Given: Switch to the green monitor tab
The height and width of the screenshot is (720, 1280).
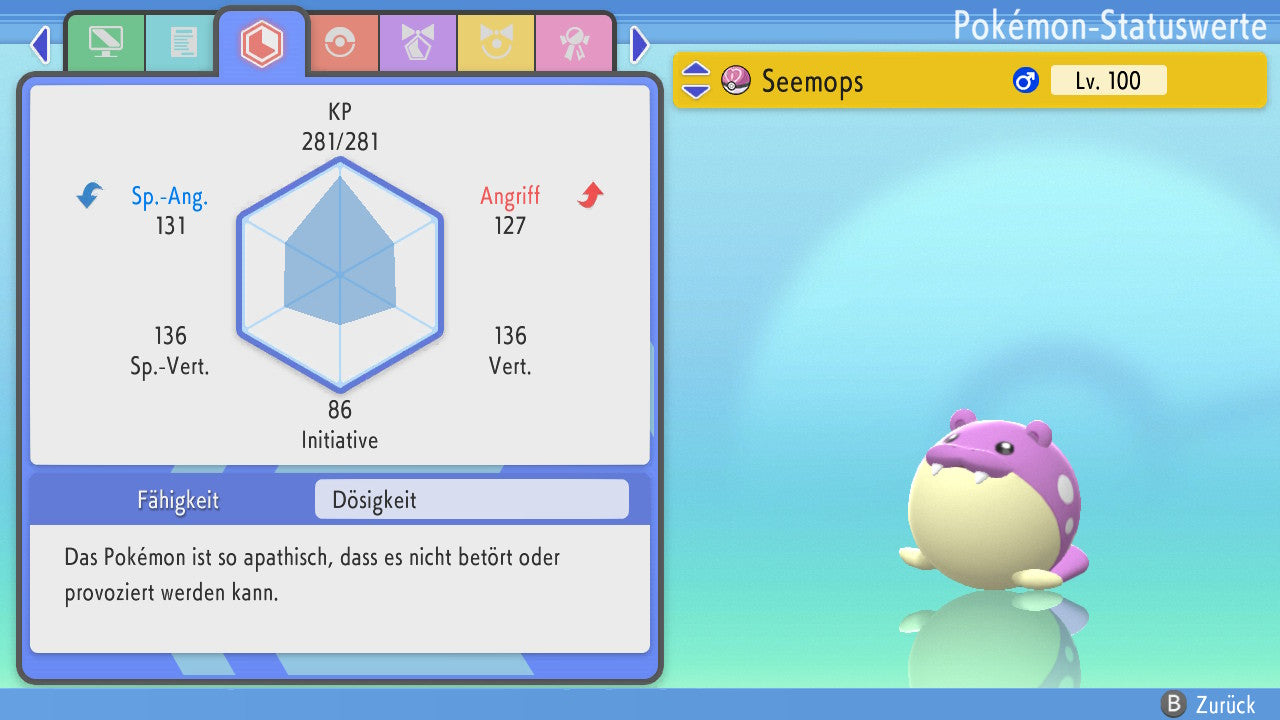Looking at the screenshot, I should (104, 43).
